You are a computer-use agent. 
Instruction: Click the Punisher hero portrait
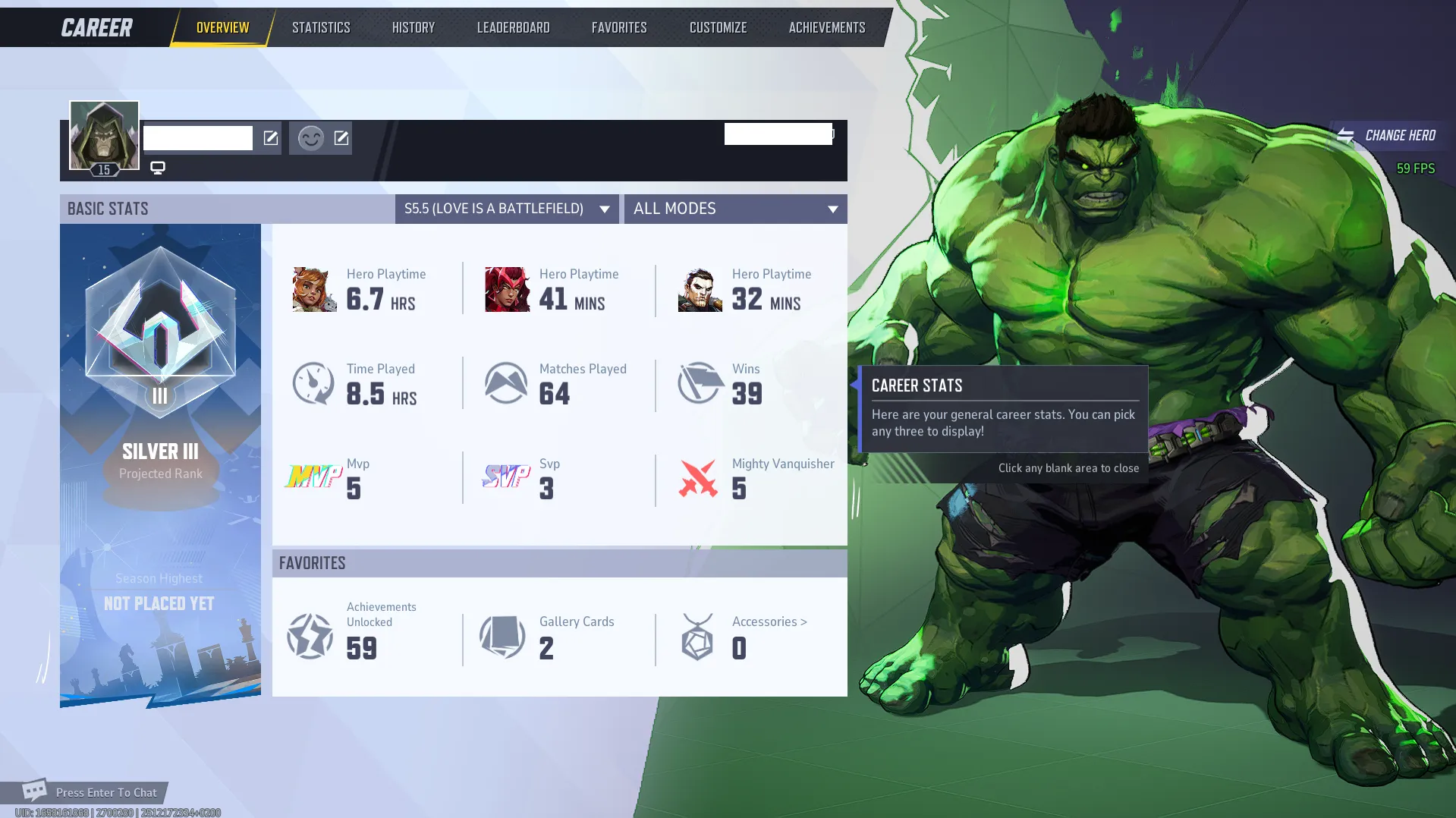tap(698, 288)
